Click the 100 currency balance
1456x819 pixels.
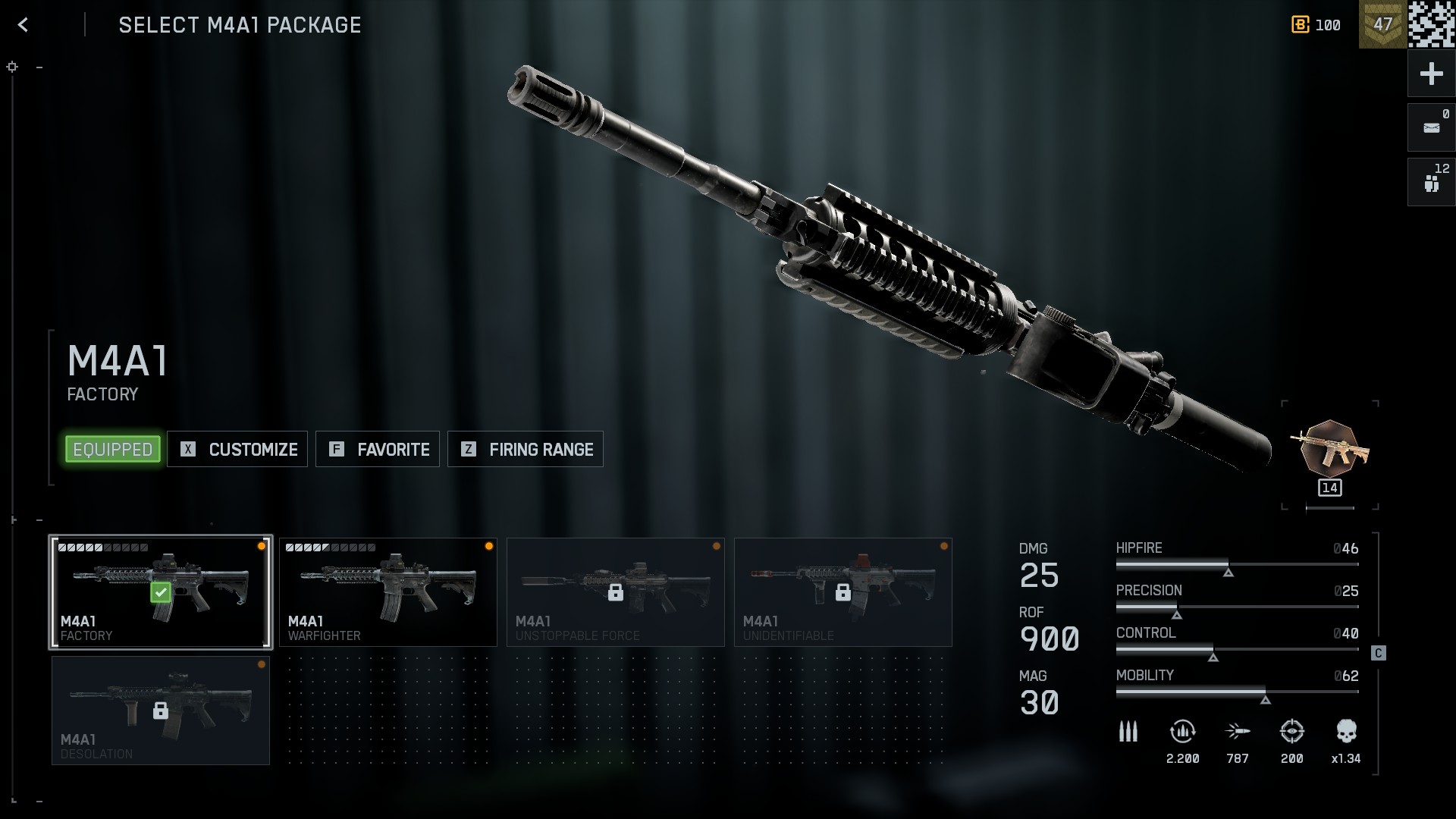click(1316, 25)
